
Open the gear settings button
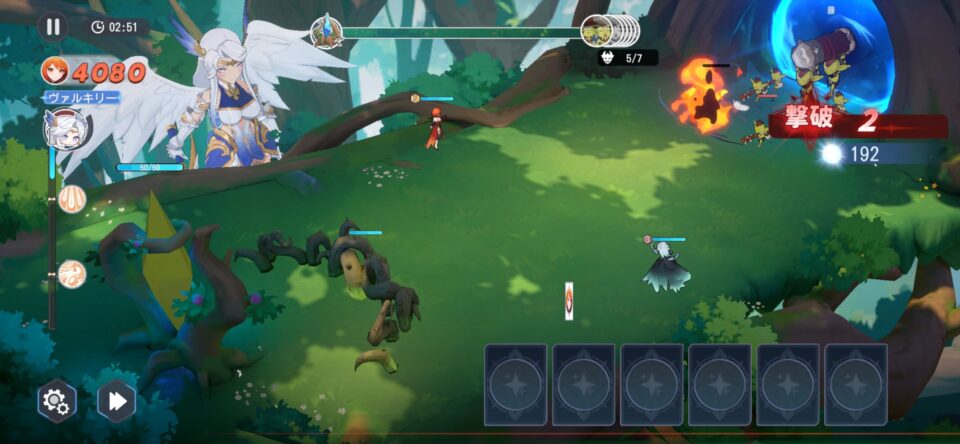[56, 401]
